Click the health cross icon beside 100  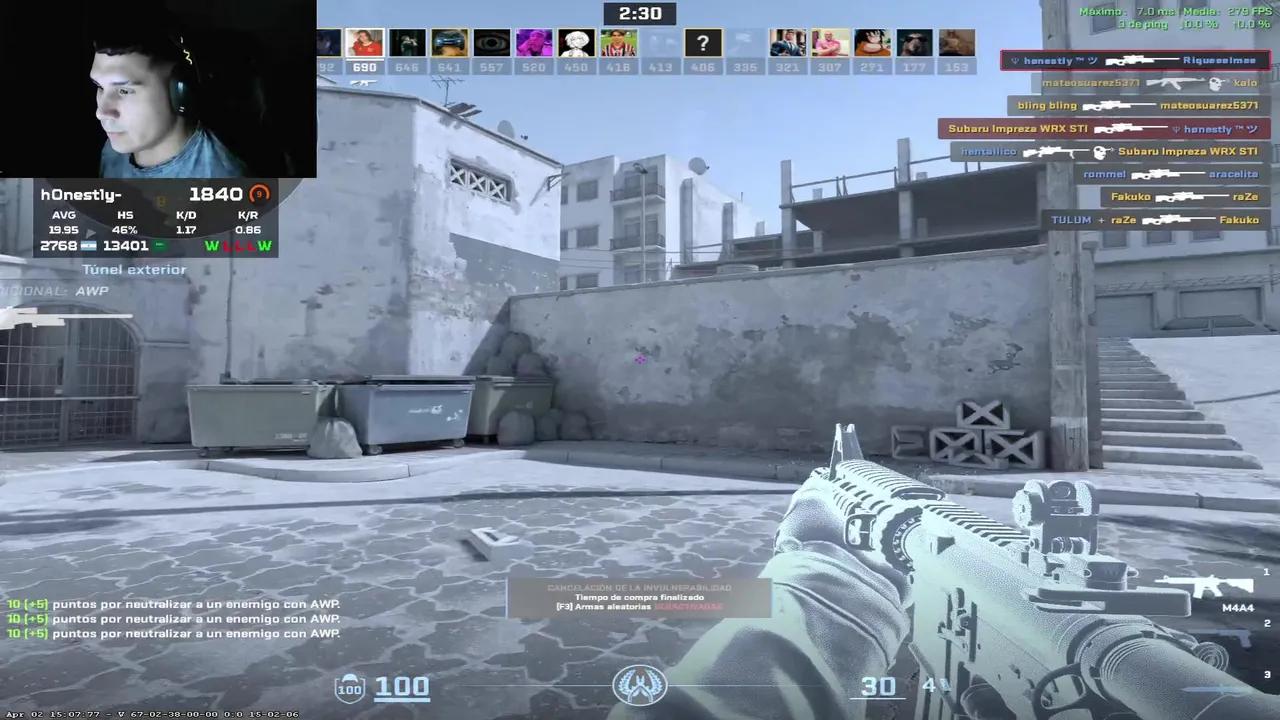(x=349, y=688)
